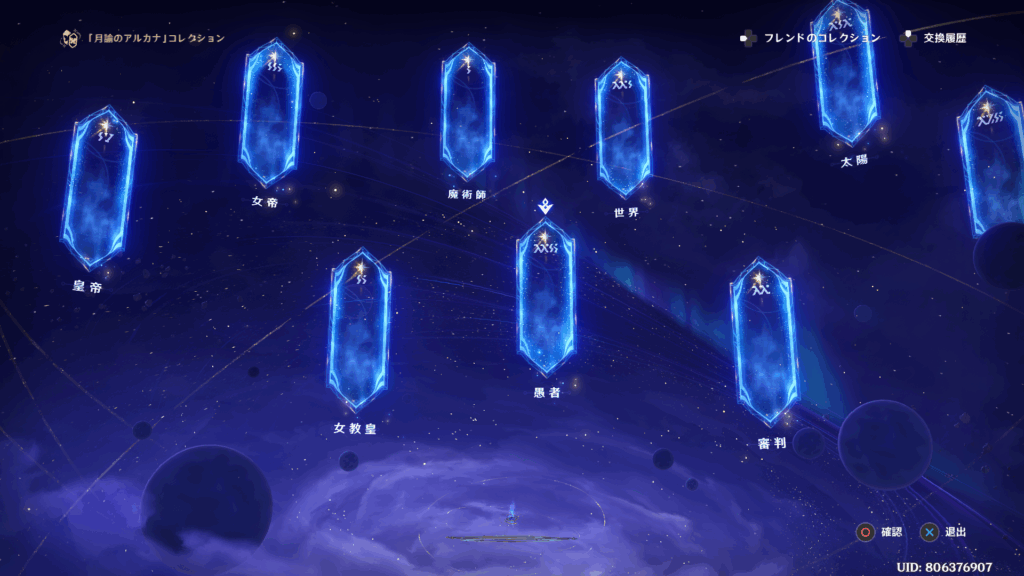Image resolution: width=1024 pixels, height=576 pixels.
Task: Open the 女教皇 (High Priestess) card
Action: click(x=359, y=329)
